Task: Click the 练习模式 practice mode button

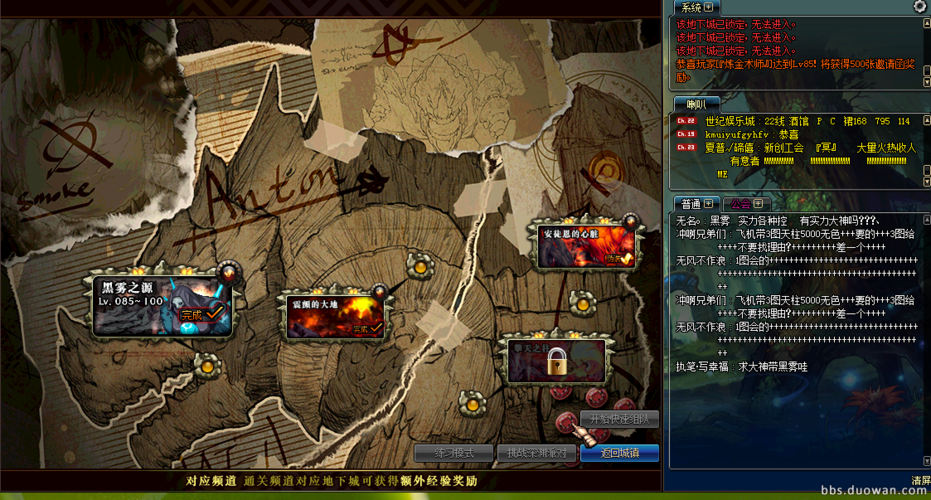Action: point(453,453)
